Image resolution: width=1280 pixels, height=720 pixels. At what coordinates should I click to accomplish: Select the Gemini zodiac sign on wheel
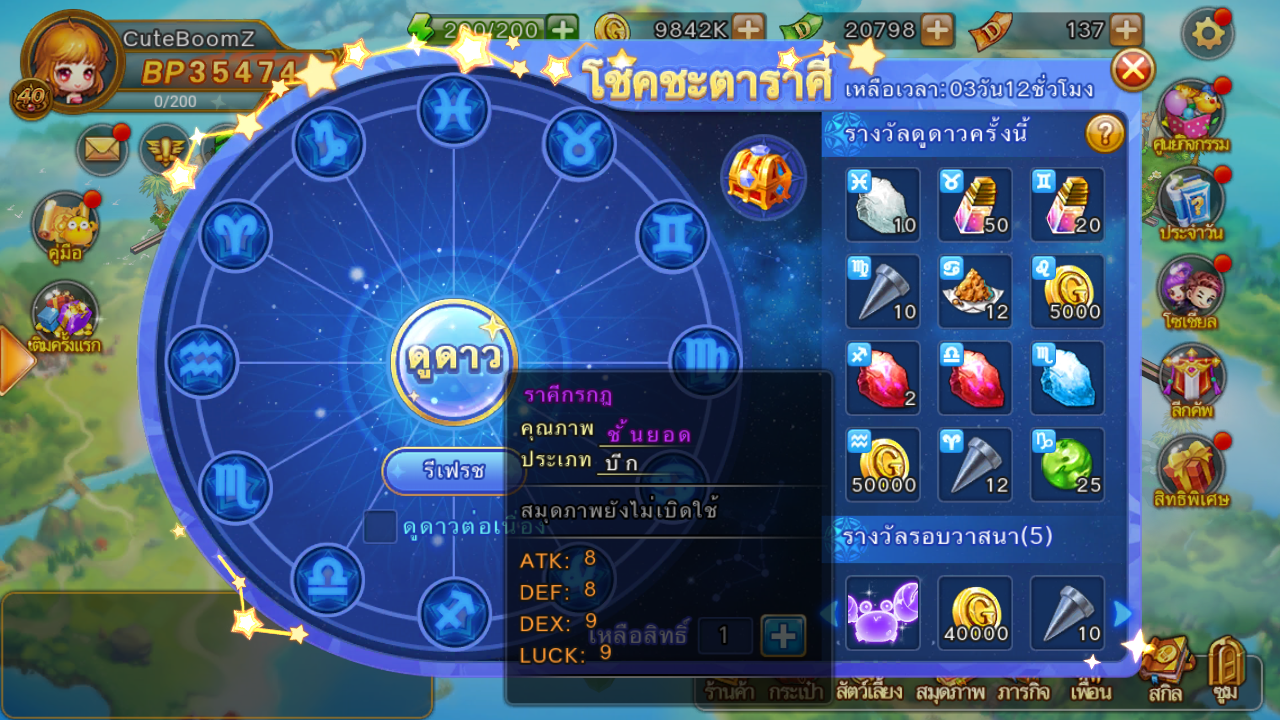point(672,236)
